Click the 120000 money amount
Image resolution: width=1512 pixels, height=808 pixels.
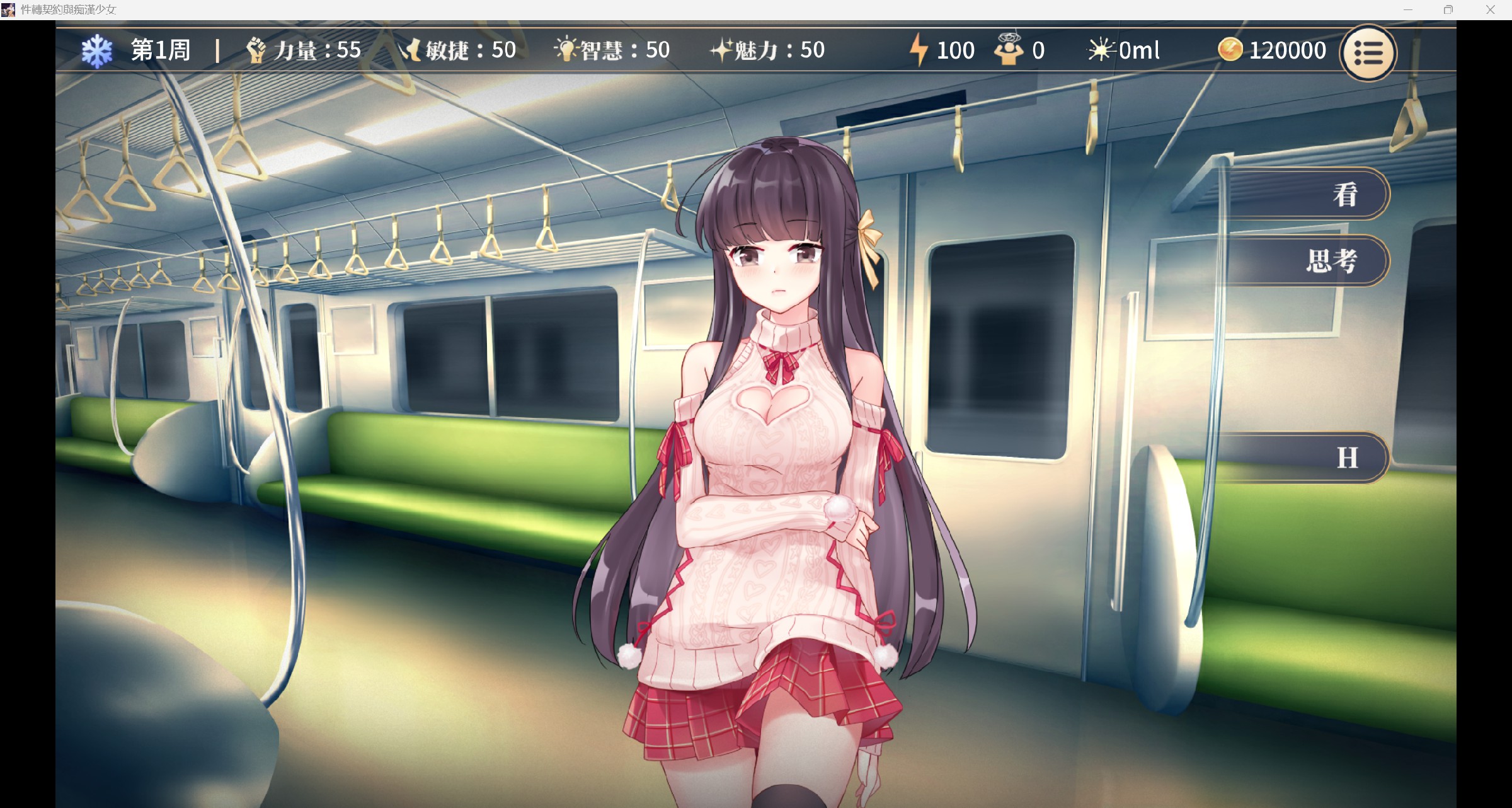coord(1287,50)
